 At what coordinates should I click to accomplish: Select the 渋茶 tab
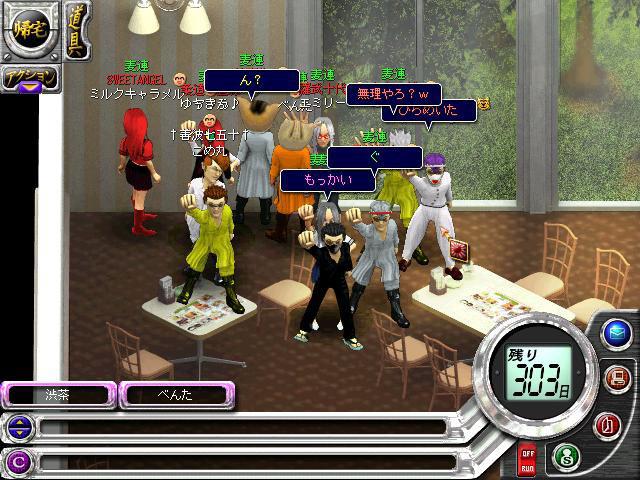click(x=58, y=394)
